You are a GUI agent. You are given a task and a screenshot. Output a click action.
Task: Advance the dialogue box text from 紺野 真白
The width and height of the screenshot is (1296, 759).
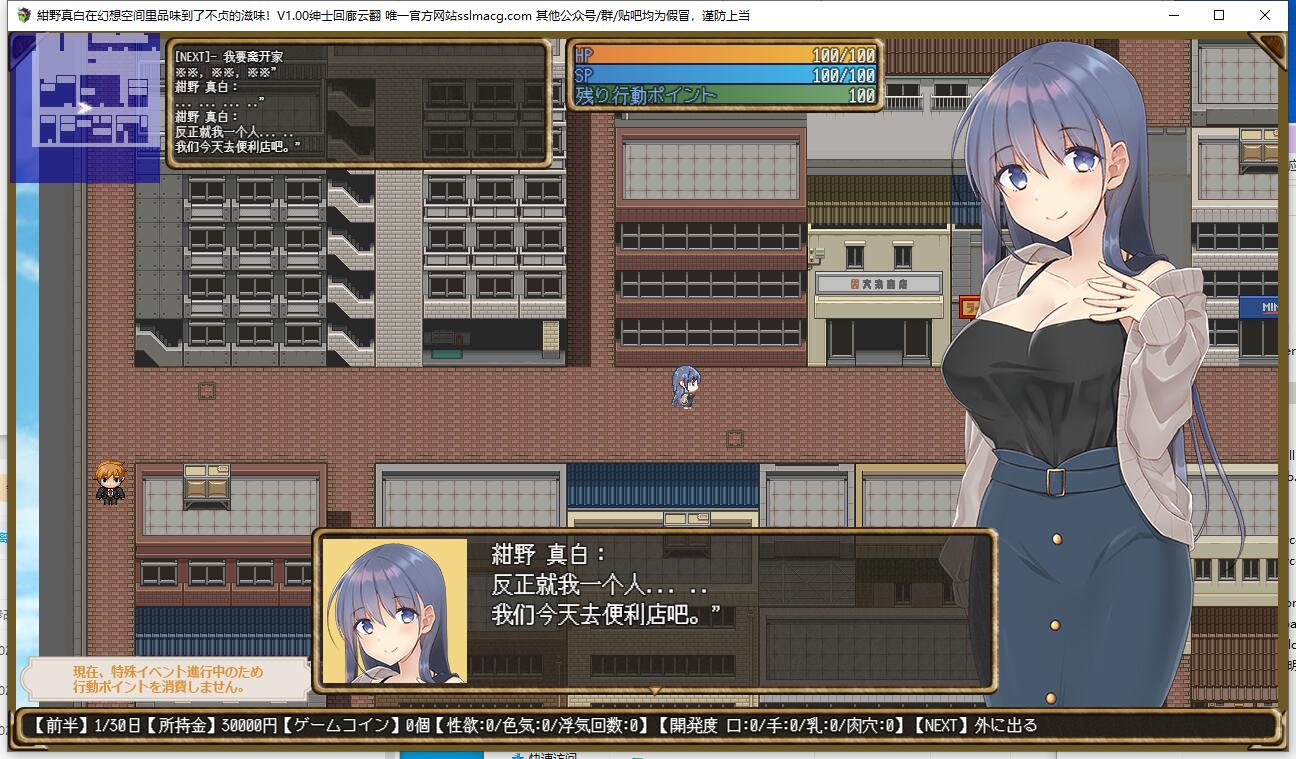[x=655, y=610]
